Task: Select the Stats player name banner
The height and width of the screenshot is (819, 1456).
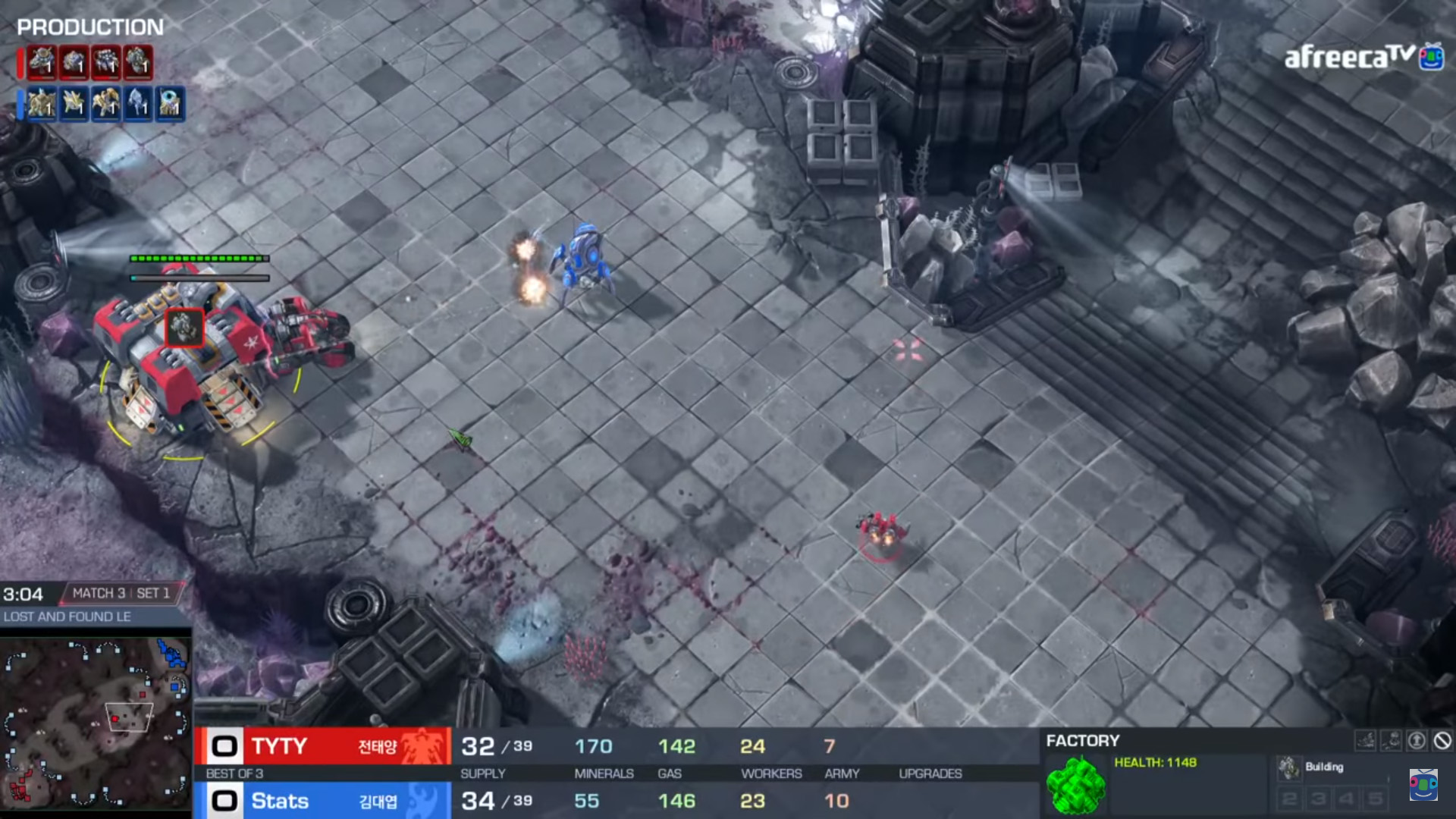Action: click(324, 801)
